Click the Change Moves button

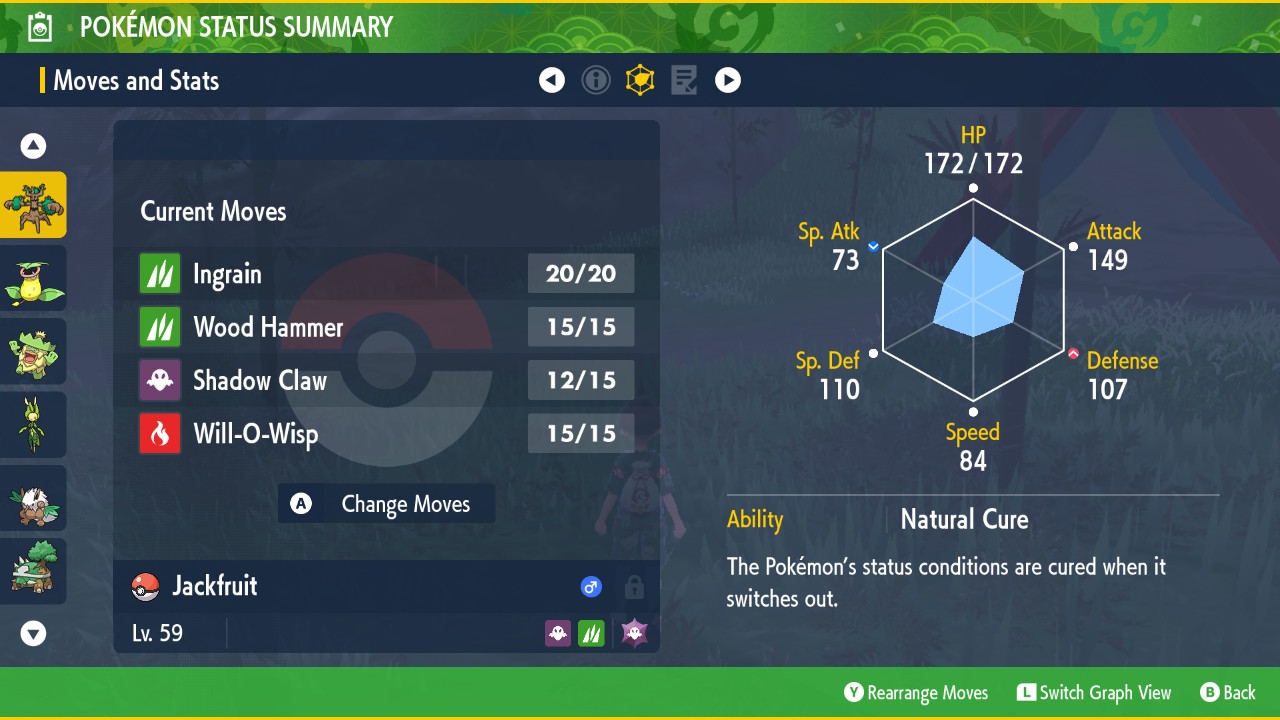tap(387, 504)
